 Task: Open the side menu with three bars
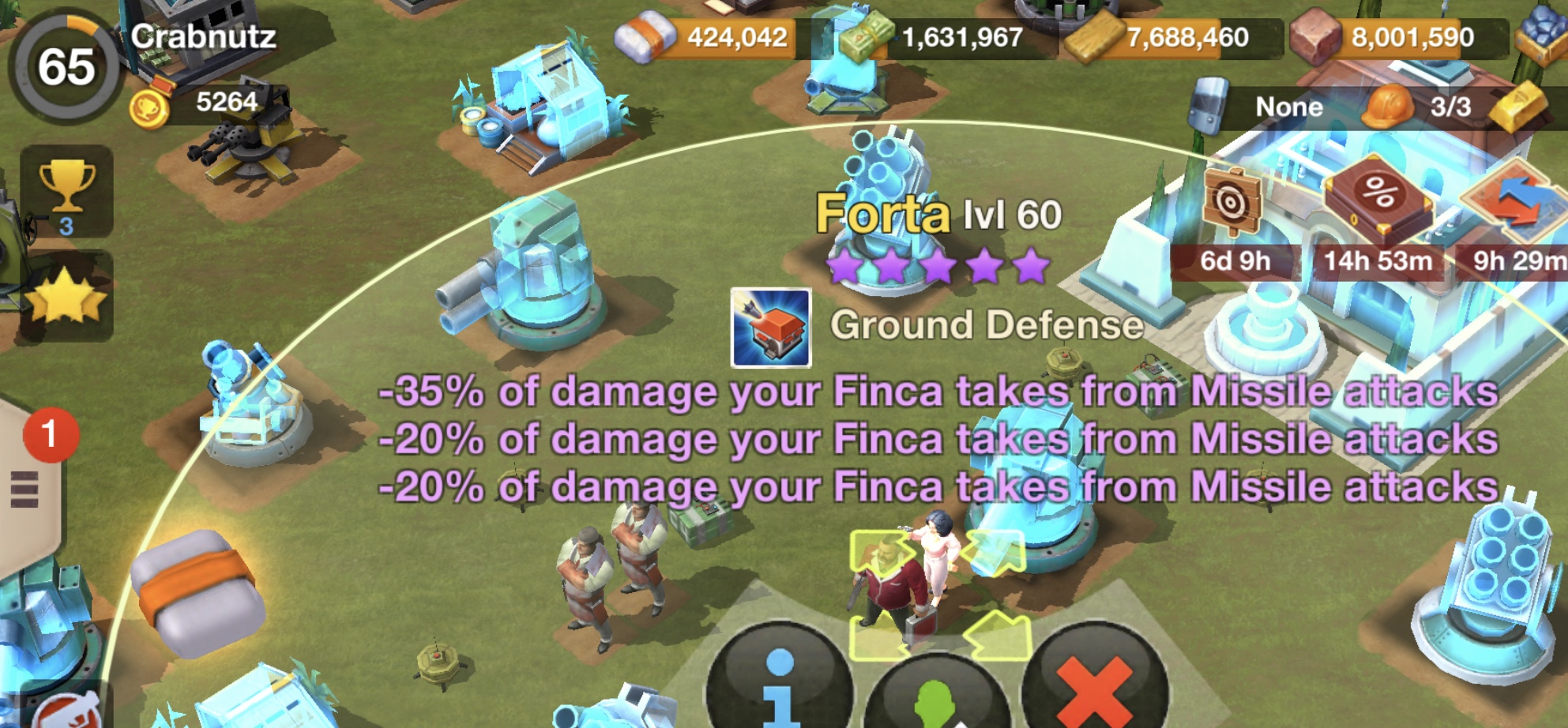[x=24, y=490]
